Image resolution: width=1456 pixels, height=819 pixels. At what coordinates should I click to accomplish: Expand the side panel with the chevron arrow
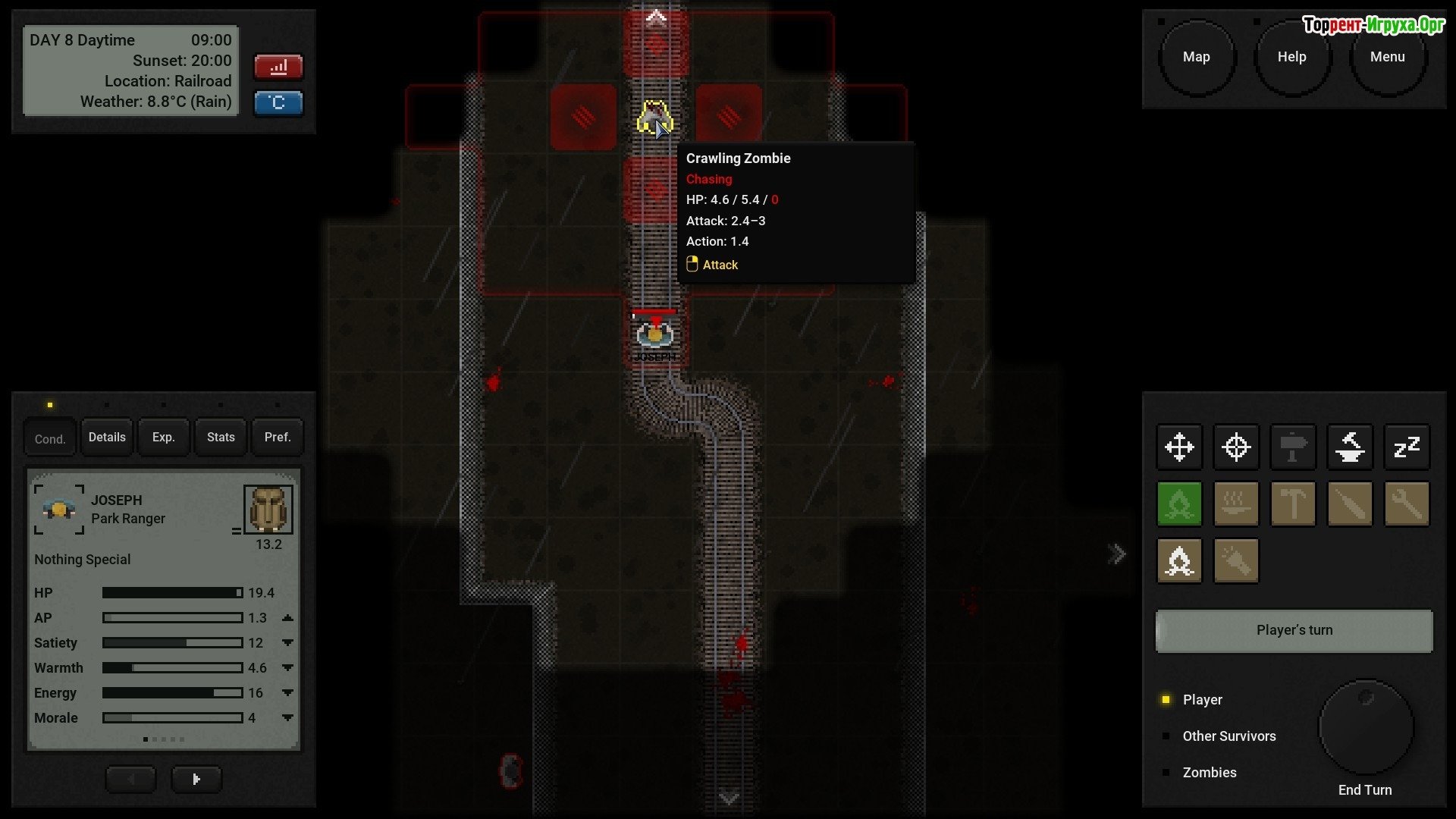(1116, 554)
